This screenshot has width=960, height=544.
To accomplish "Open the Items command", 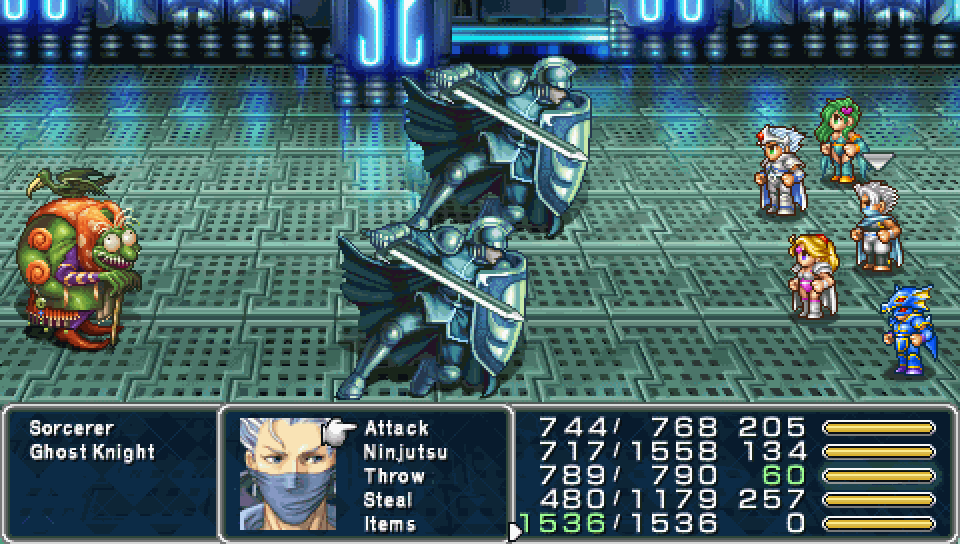I will pyautogui.click(x=390, y=524).
